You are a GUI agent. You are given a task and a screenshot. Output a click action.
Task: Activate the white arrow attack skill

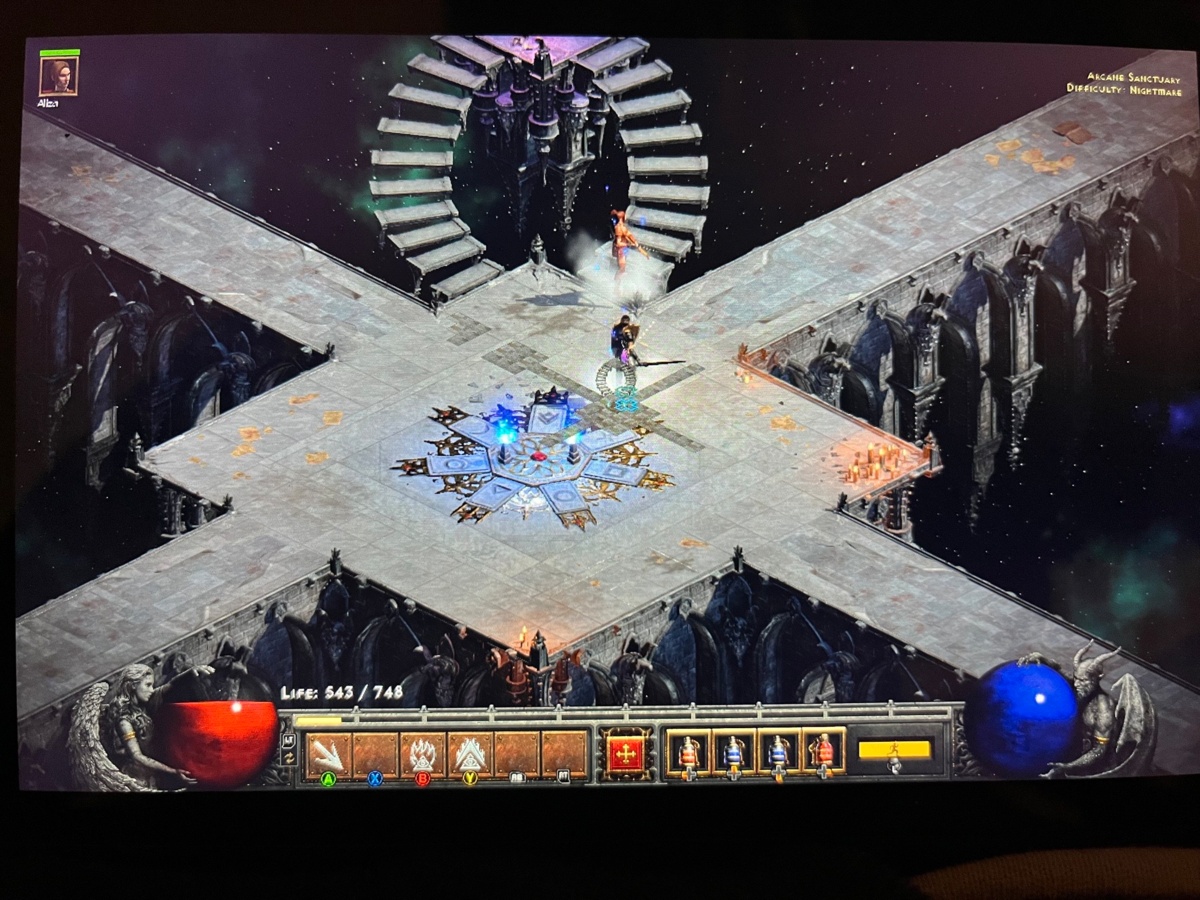(328, 755)
